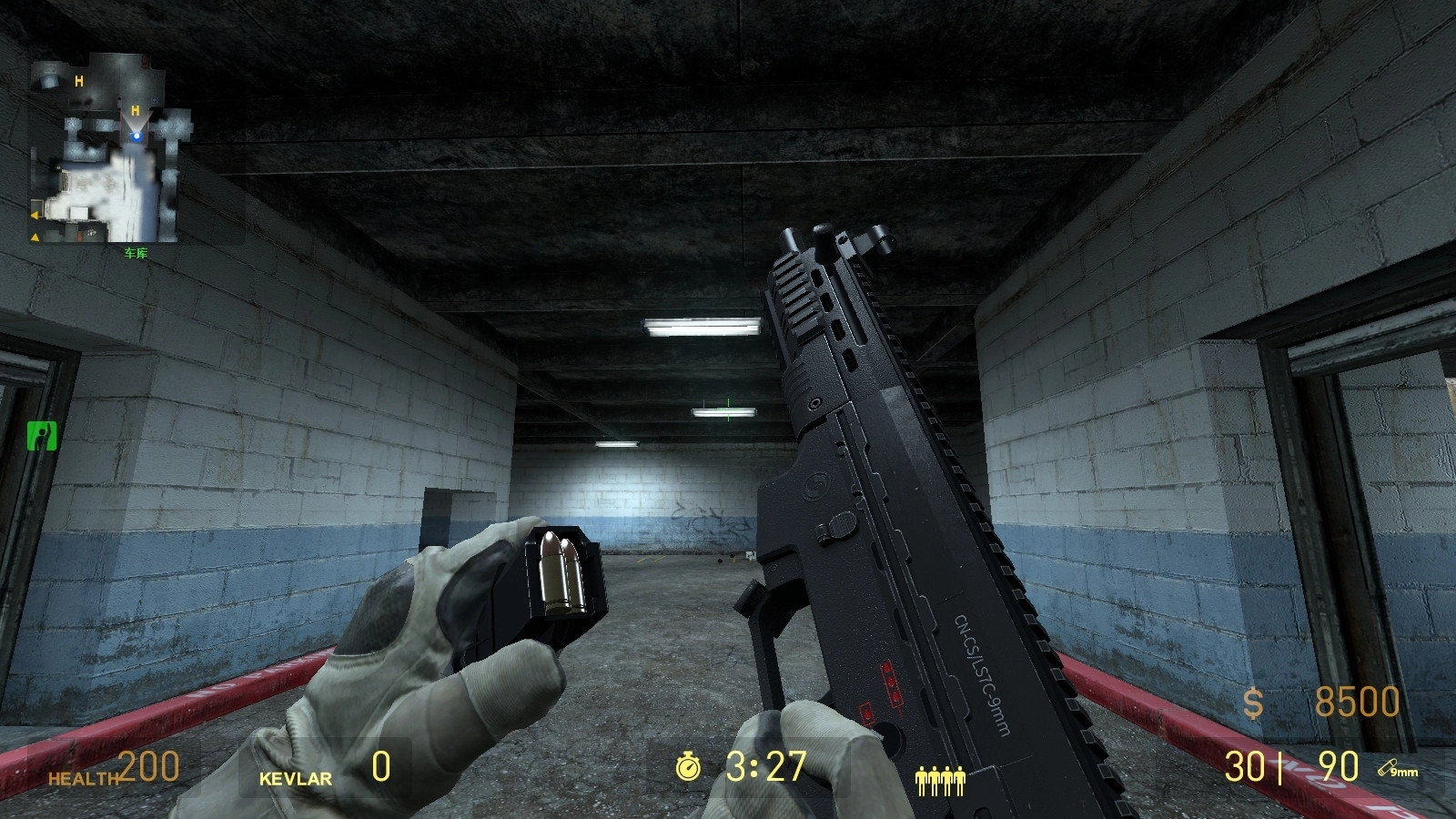
Task: Select the 9mm bullet caliber icon
Action: [1396, 769]
